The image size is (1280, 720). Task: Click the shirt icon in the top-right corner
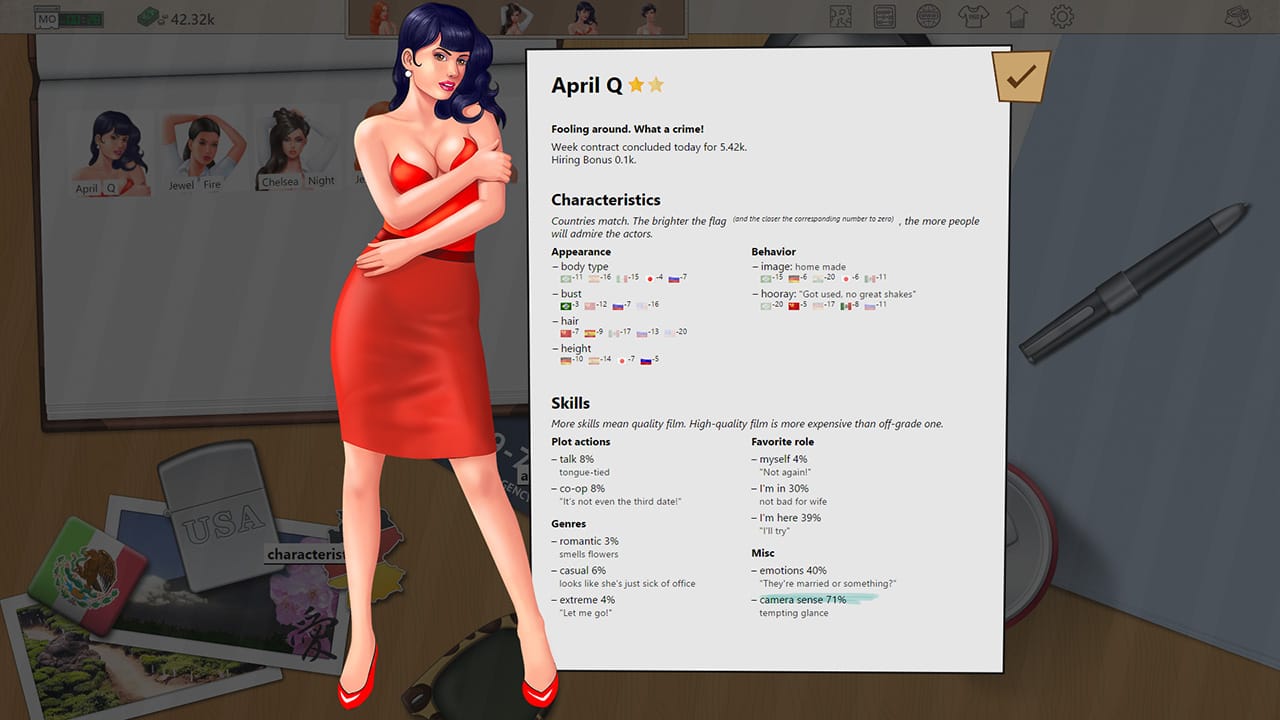(1237, 16)
